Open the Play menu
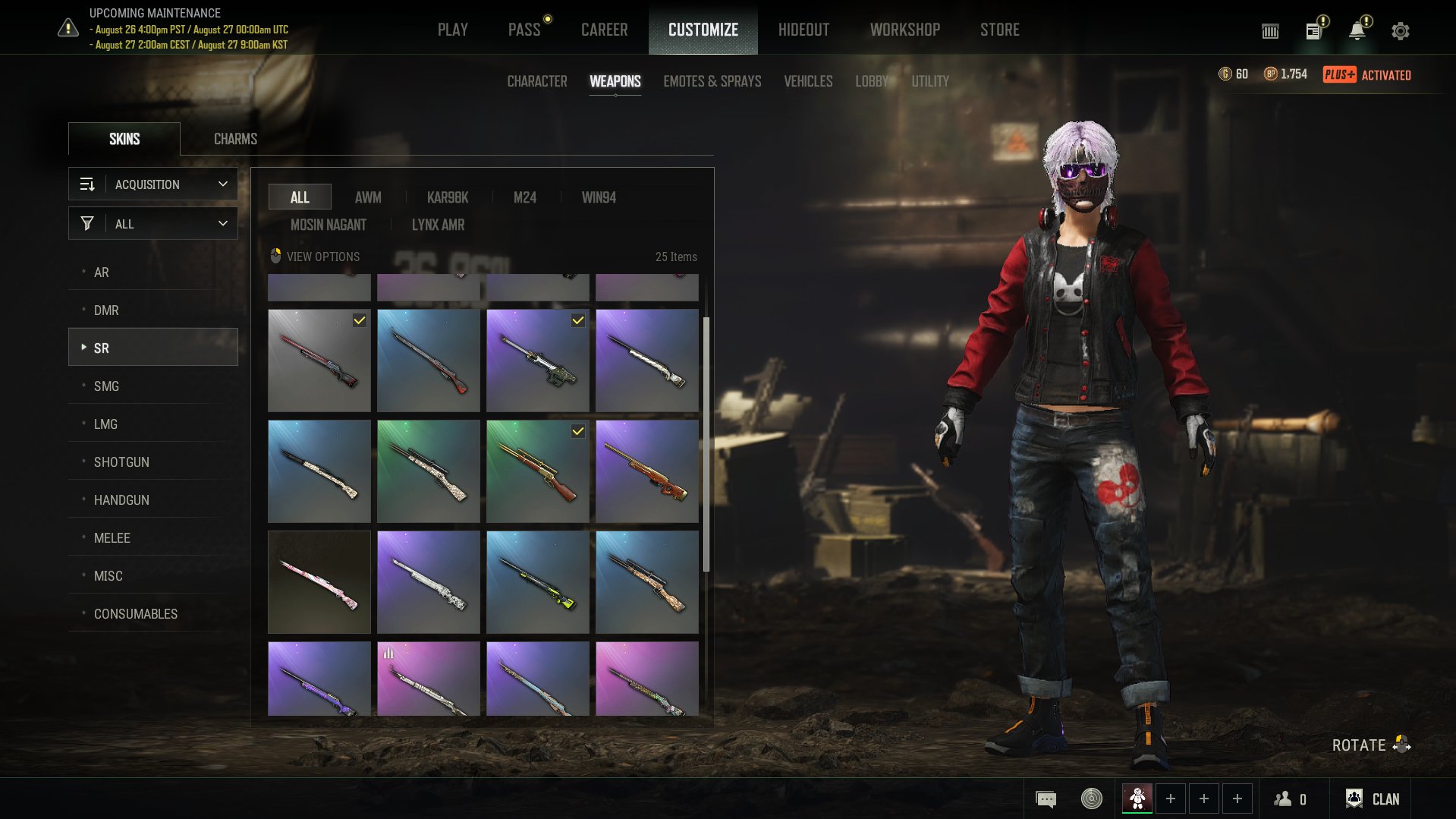The height and width of the screenshot is (819, 1456). [452, 30]
